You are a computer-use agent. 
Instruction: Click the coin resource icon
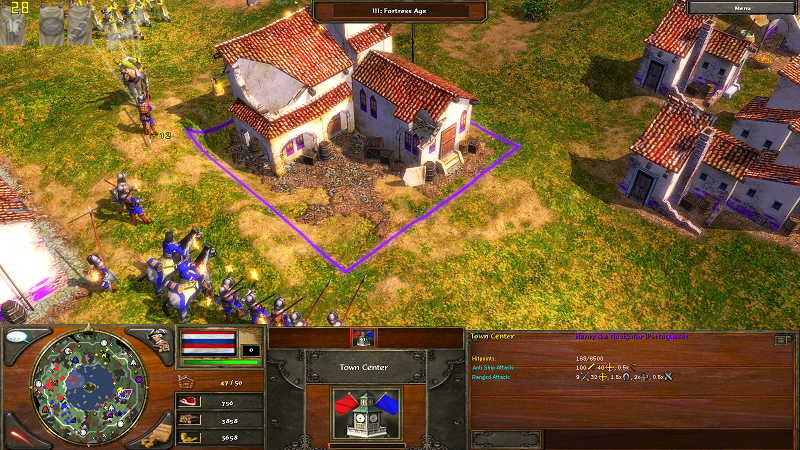point(188,437)
